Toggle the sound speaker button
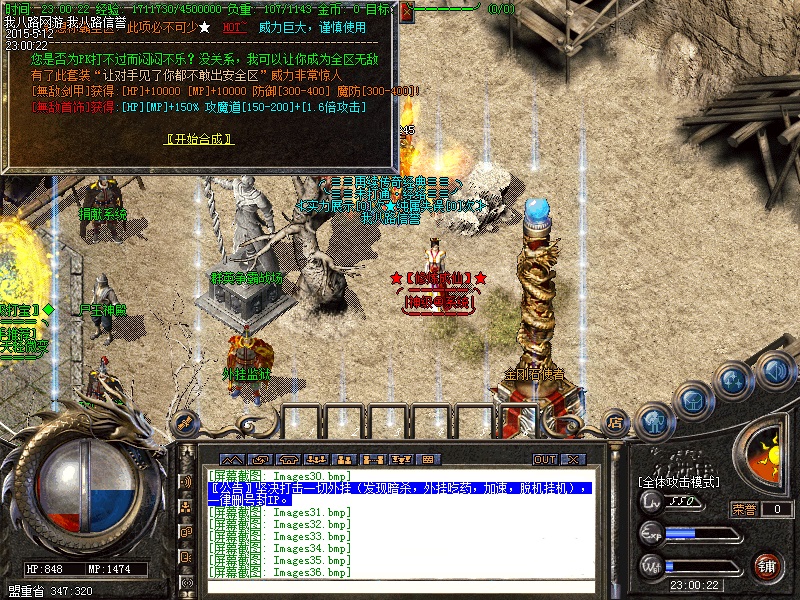800x600 pixels. point(774,370)
